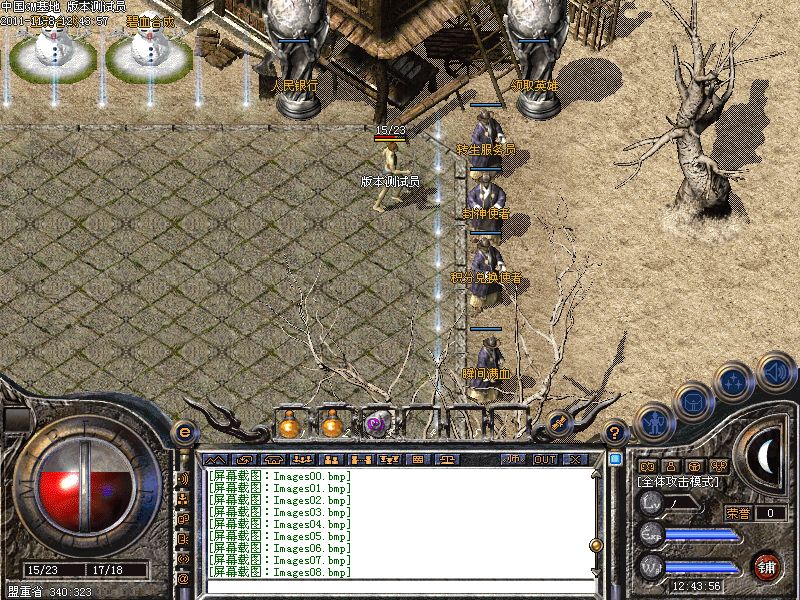Click the chat scrollbar round handle
The height and width of the screenshot is (600, 800).
point(596,545)
